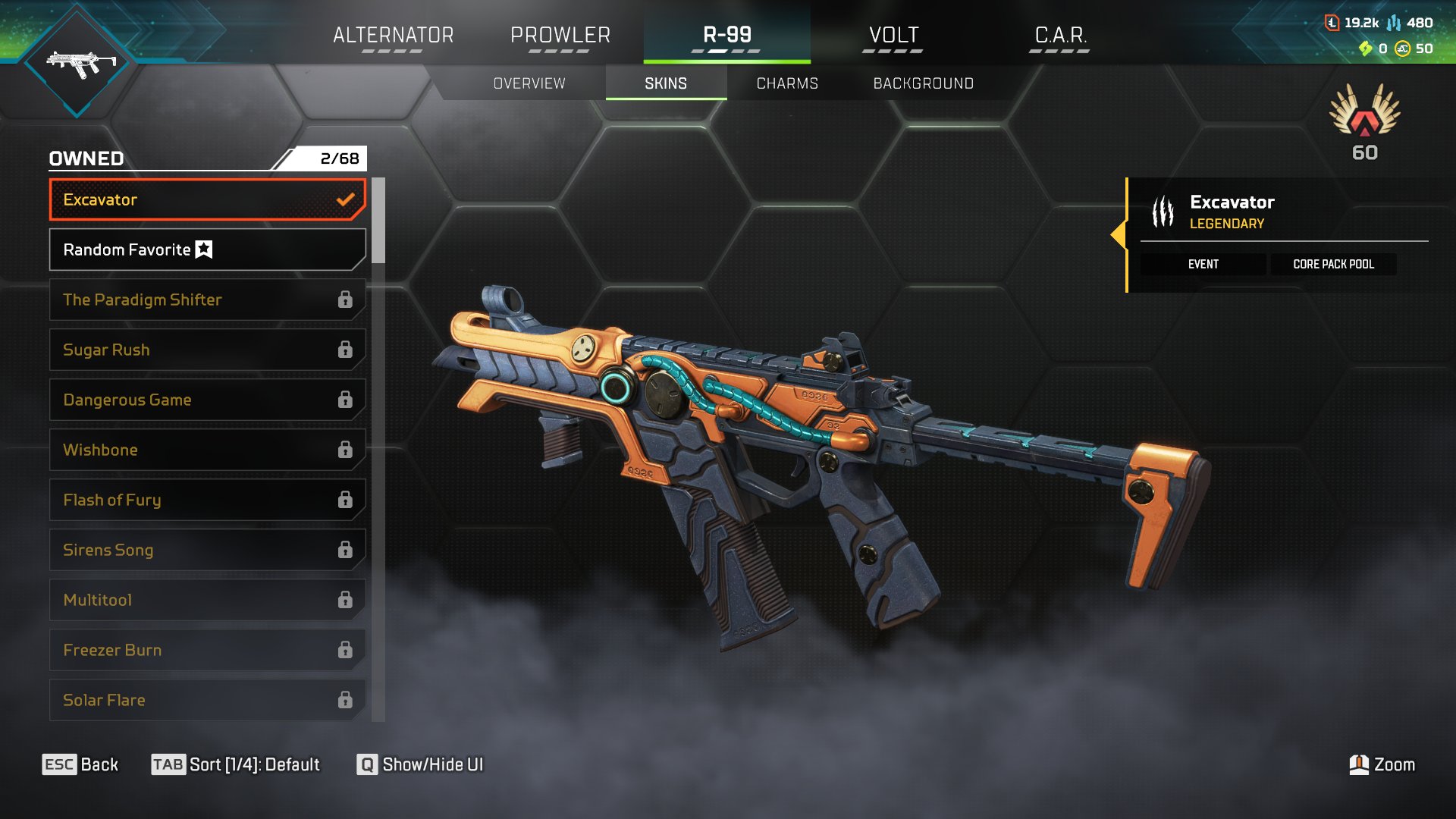Open the Background sub-tab
Image resolution: width=1456 pixels, height=819 pixels.
(x=923, y=83)
